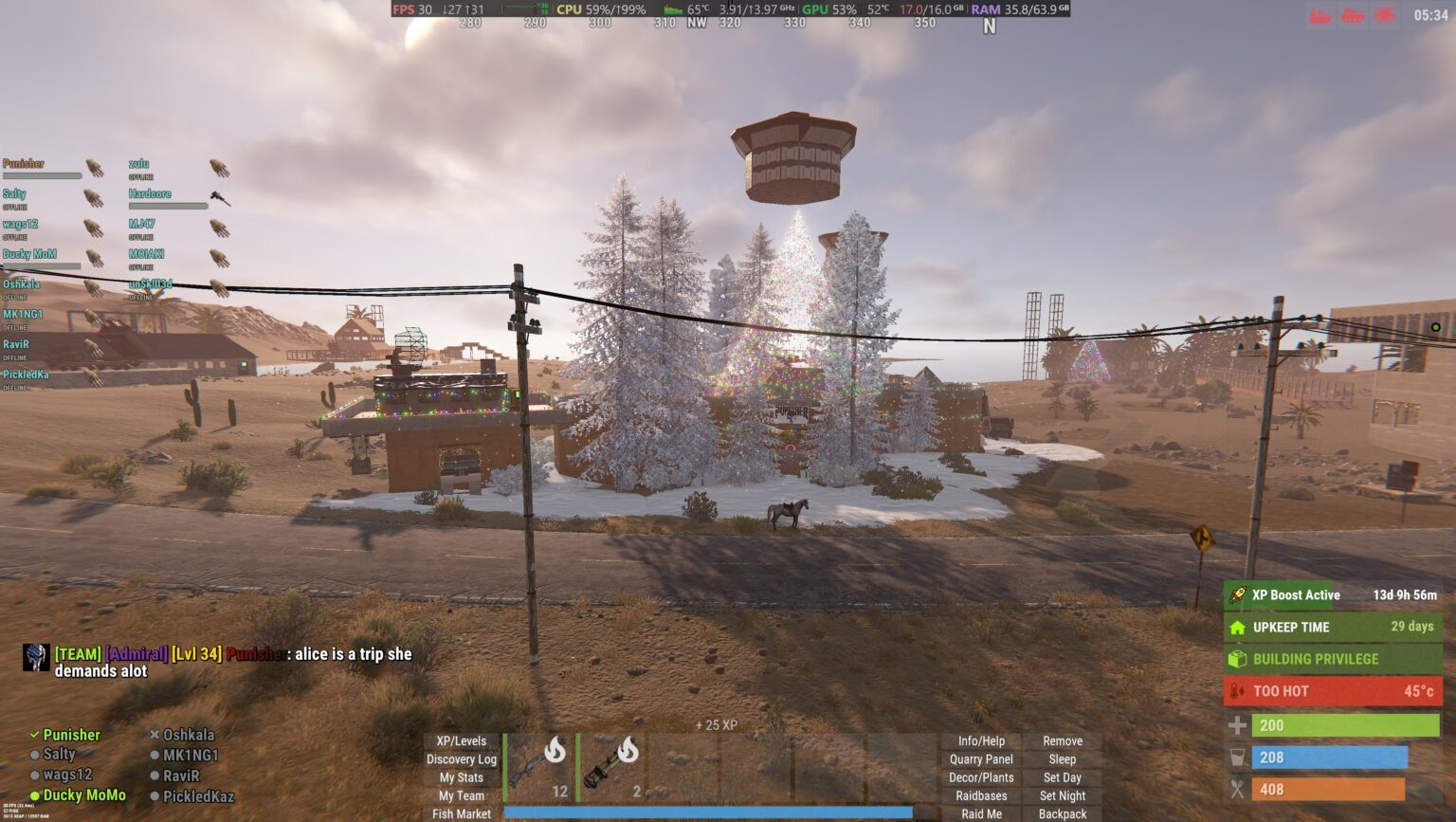Click Punisher's chat message about alice
1456x822 pixels.
click(218, 654)
